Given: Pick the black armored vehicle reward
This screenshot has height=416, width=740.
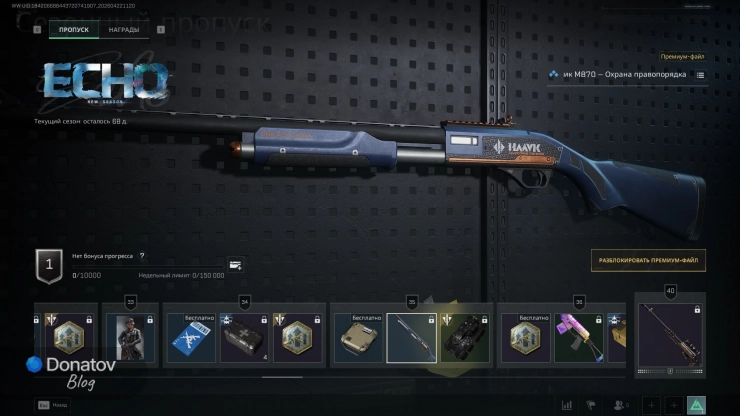Looking at the screenshot, I should 465,339.
